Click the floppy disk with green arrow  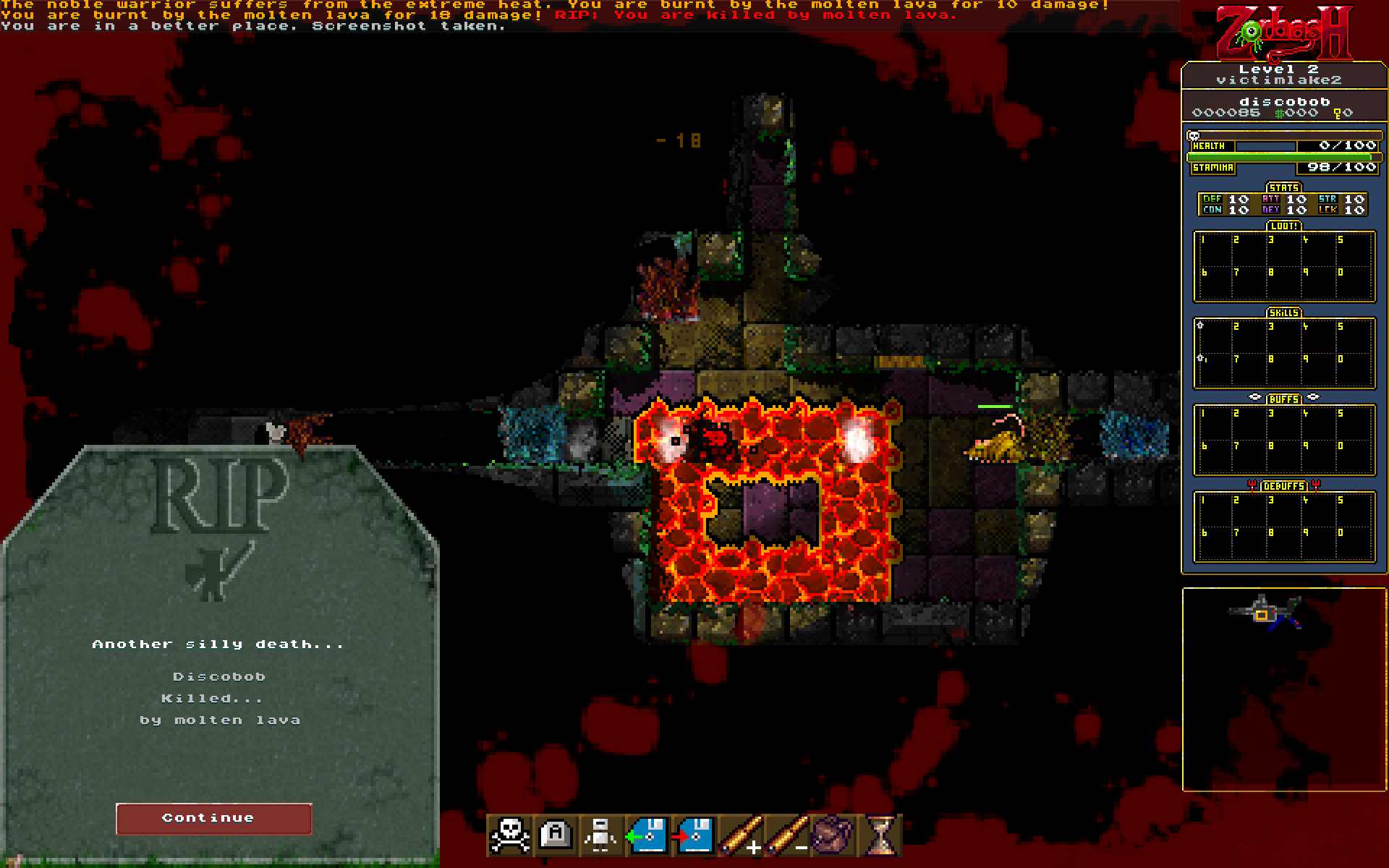tap(647, 835)
